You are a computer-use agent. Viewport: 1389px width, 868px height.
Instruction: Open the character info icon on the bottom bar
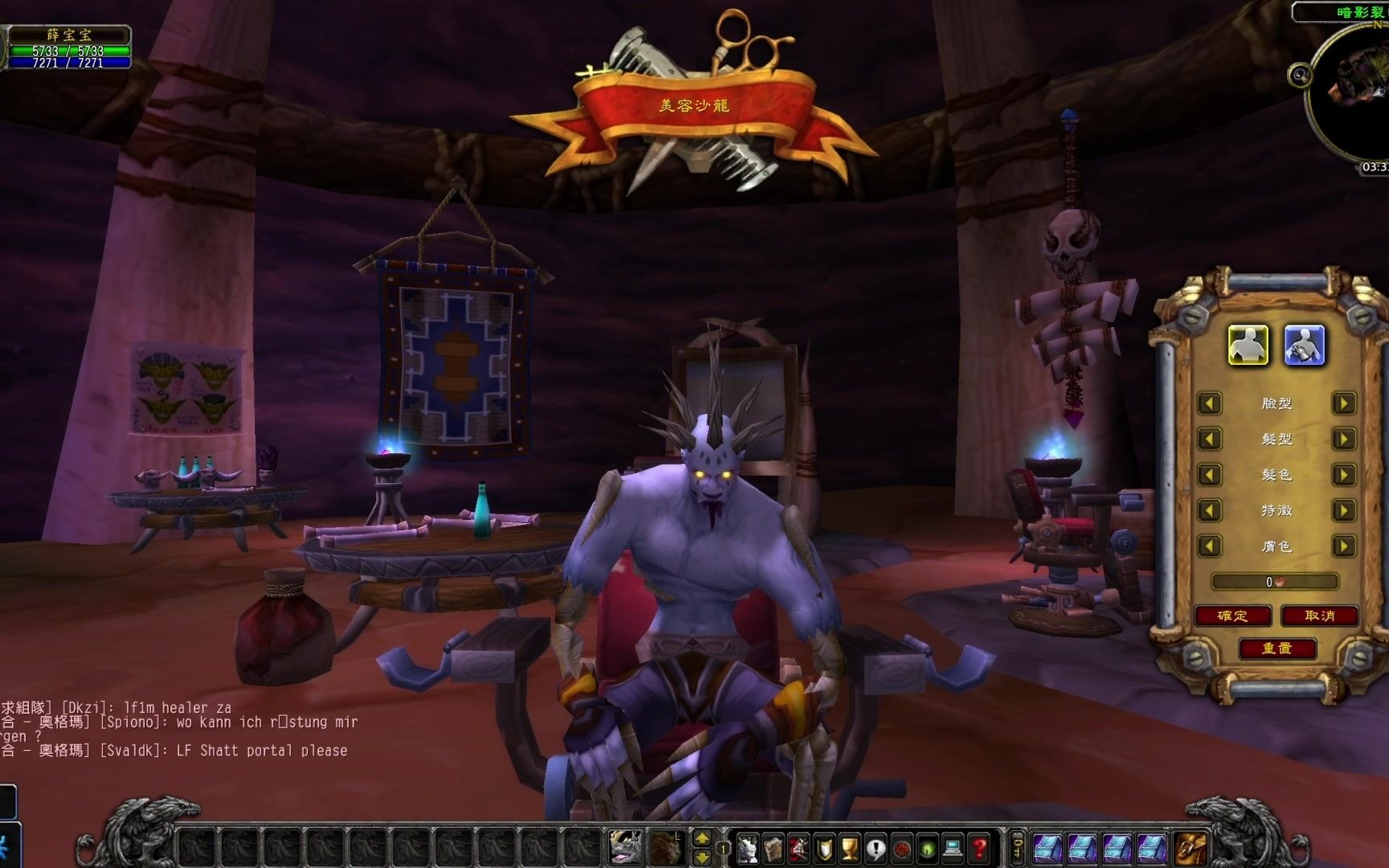748,848
